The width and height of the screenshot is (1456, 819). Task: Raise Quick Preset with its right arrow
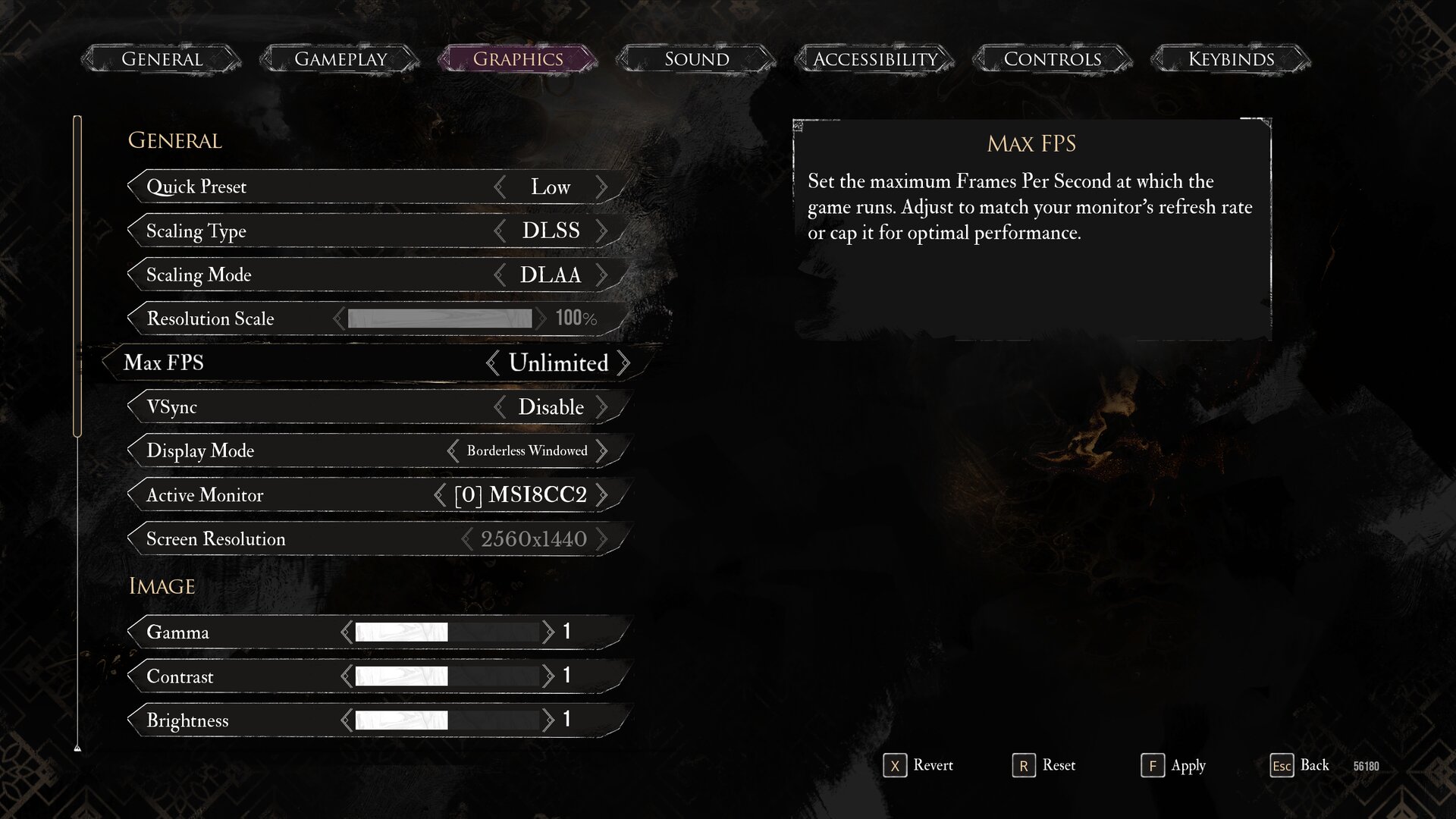point(601,187)
